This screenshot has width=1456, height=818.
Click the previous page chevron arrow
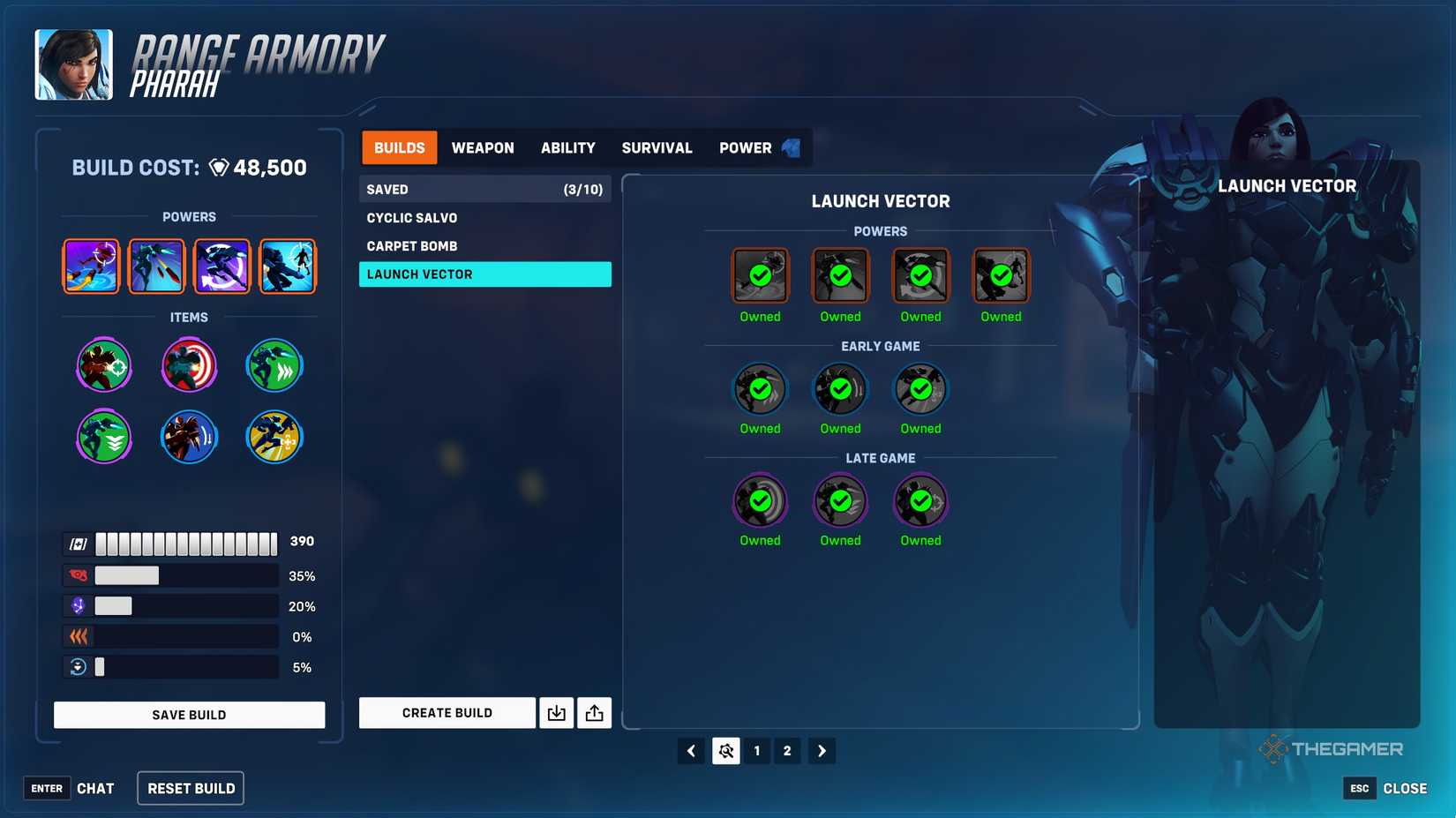tap(691, 750)
